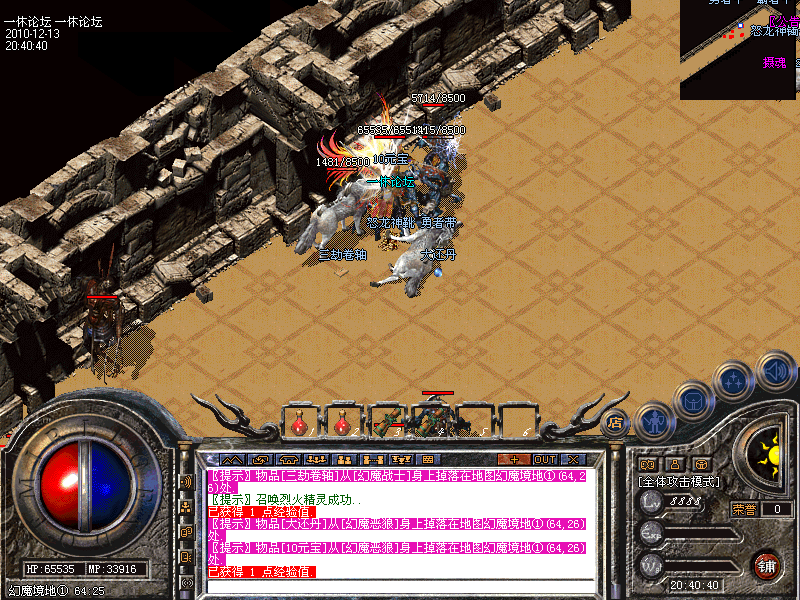Click the Lv level orb
The height and width of the screenshot is (600, 800).
(652, 501)
